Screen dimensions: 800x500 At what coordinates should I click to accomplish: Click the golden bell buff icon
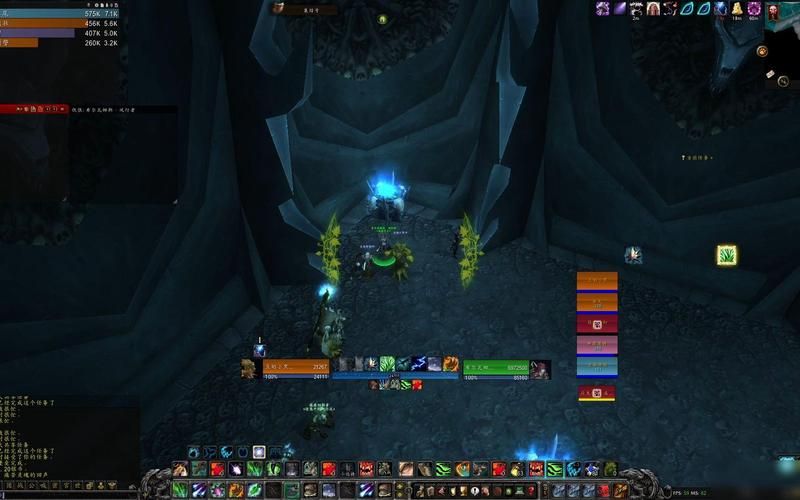coord(737,9)
